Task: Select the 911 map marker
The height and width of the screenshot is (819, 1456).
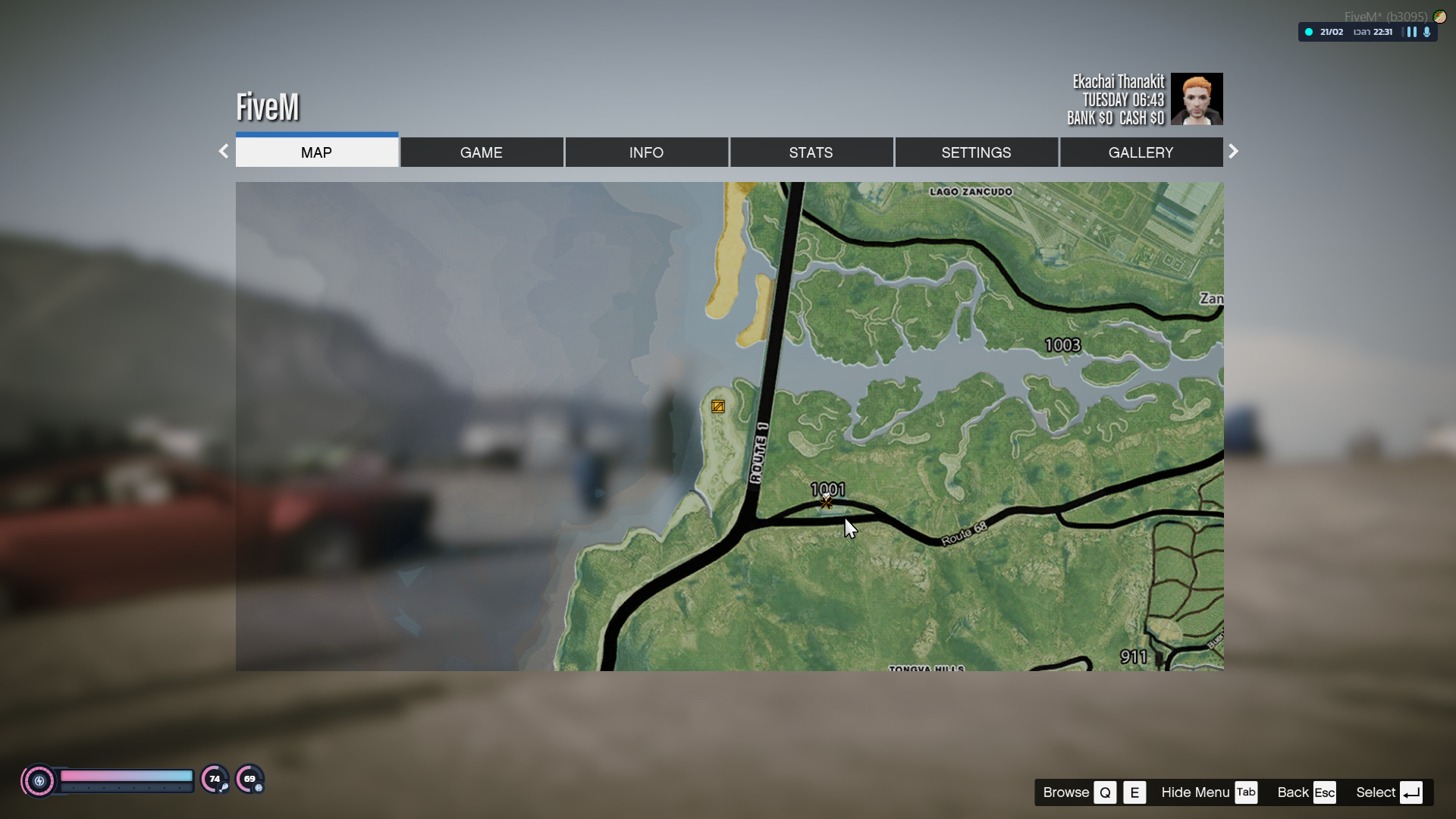Action: pyautogui.click(x=1134, y=657)
